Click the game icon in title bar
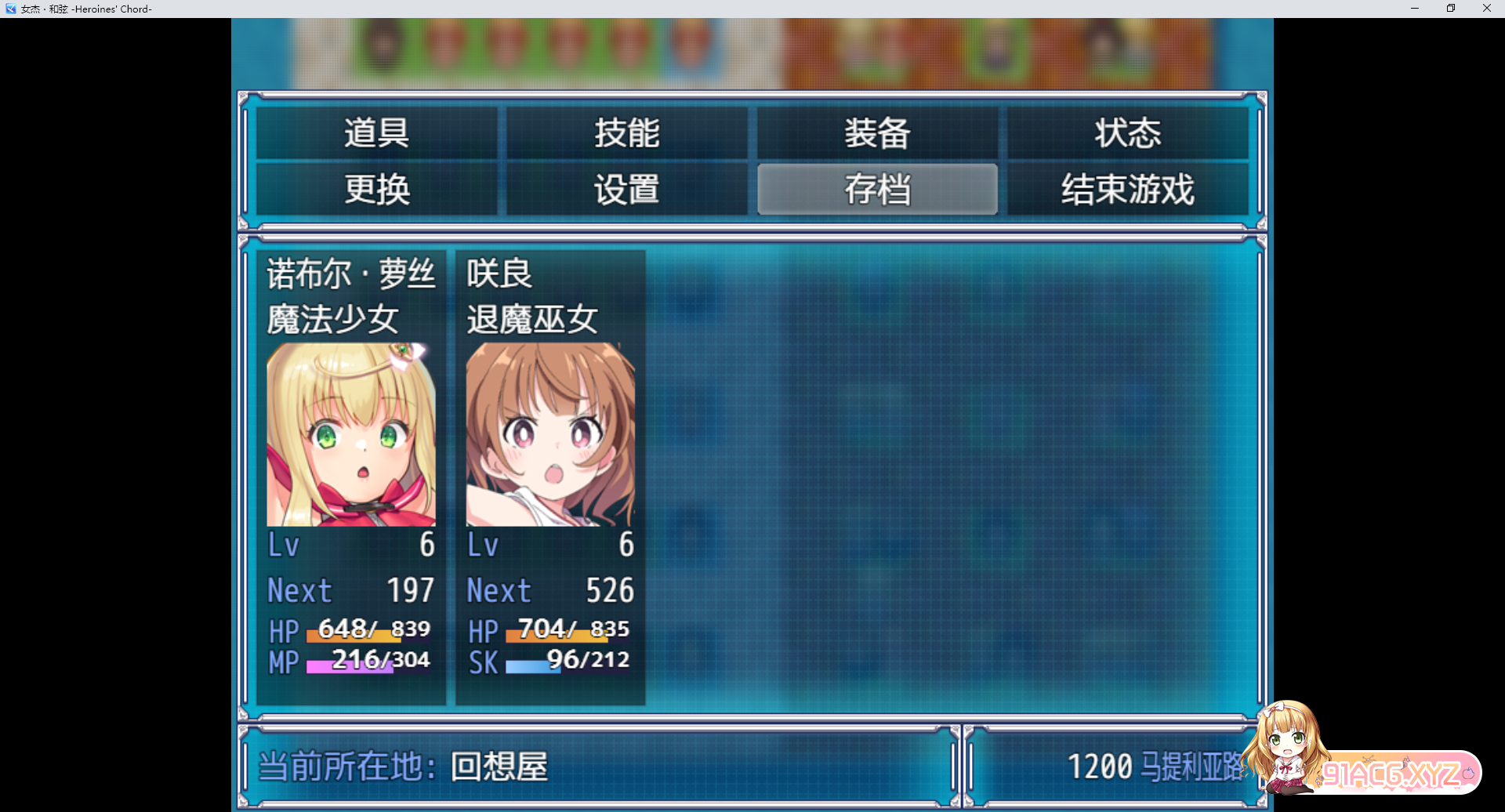The height and width of the screenshot is (812, 1505). 10,9
